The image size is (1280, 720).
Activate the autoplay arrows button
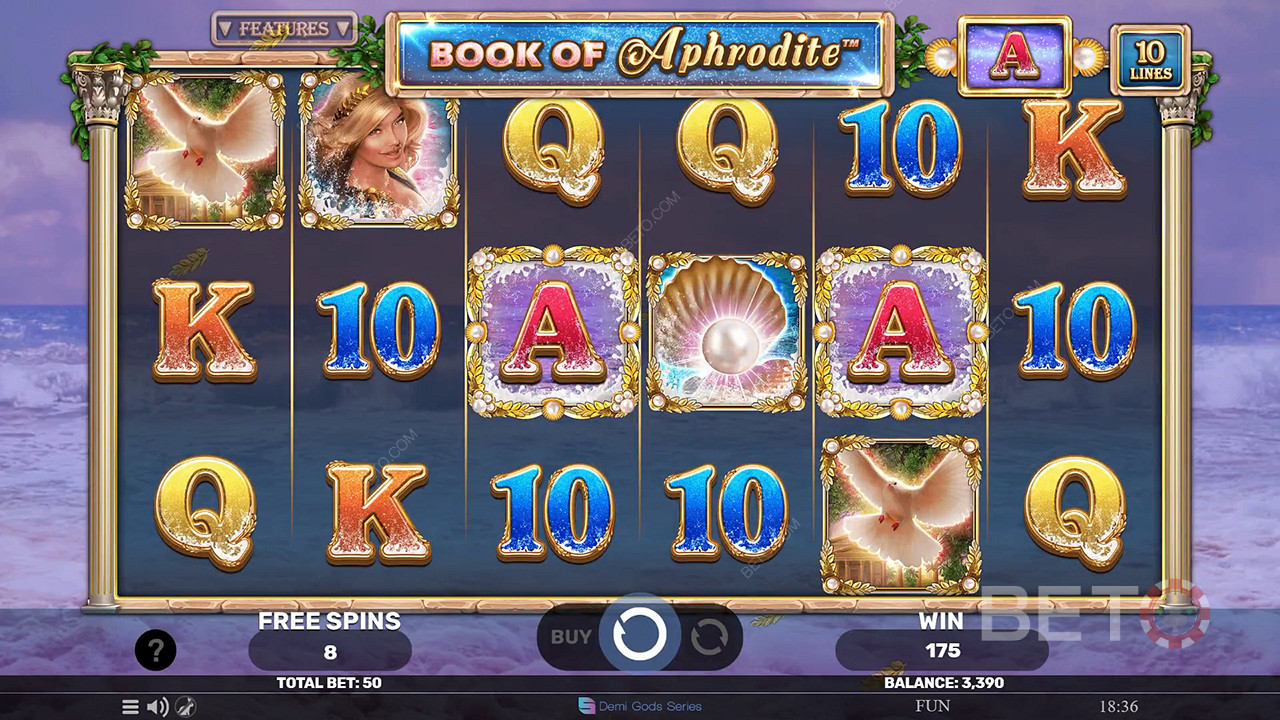click(x=709, y=636)
